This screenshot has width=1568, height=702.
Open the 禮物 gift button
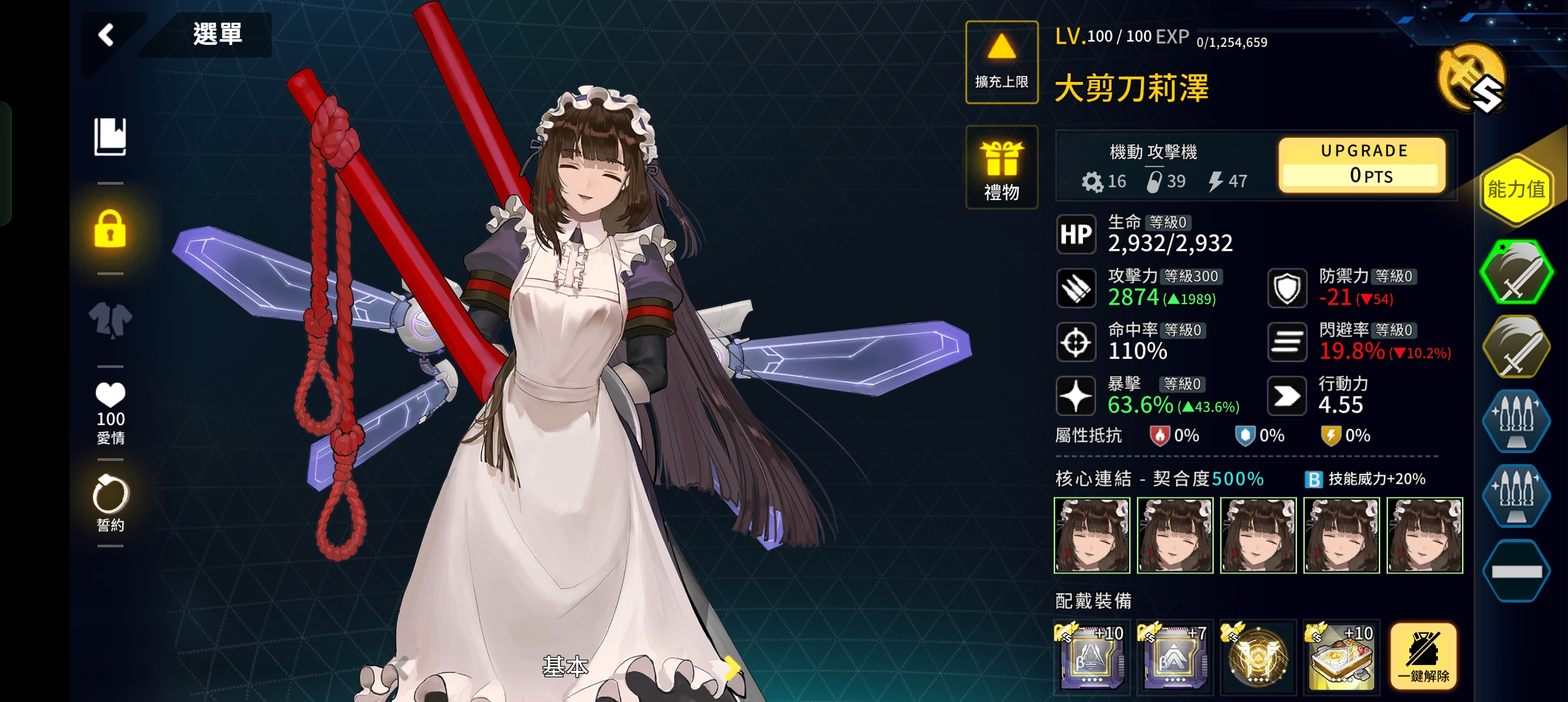pyautogui.click(x=1001, y=168)
